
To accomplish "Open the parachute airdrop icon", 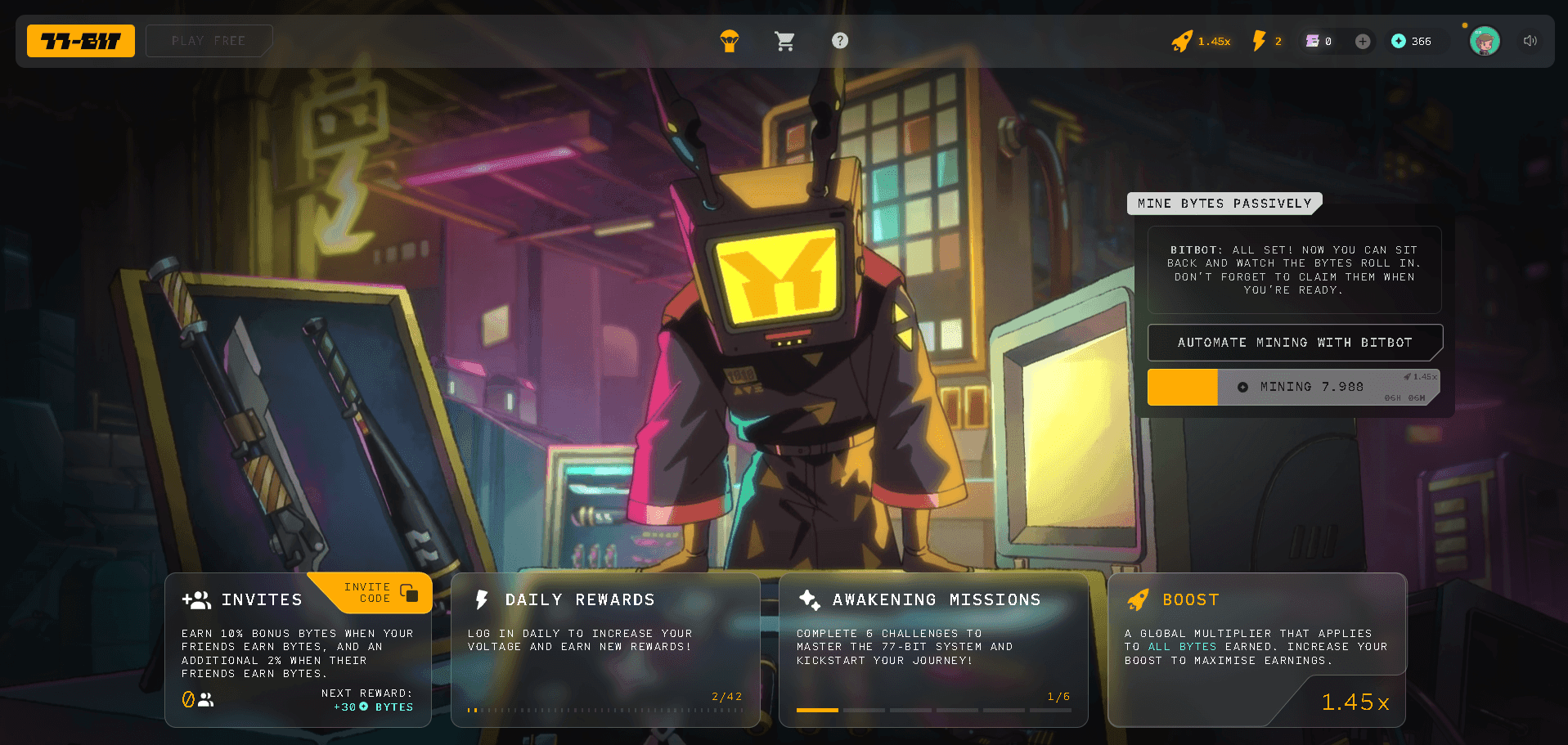I will (730, 41).
